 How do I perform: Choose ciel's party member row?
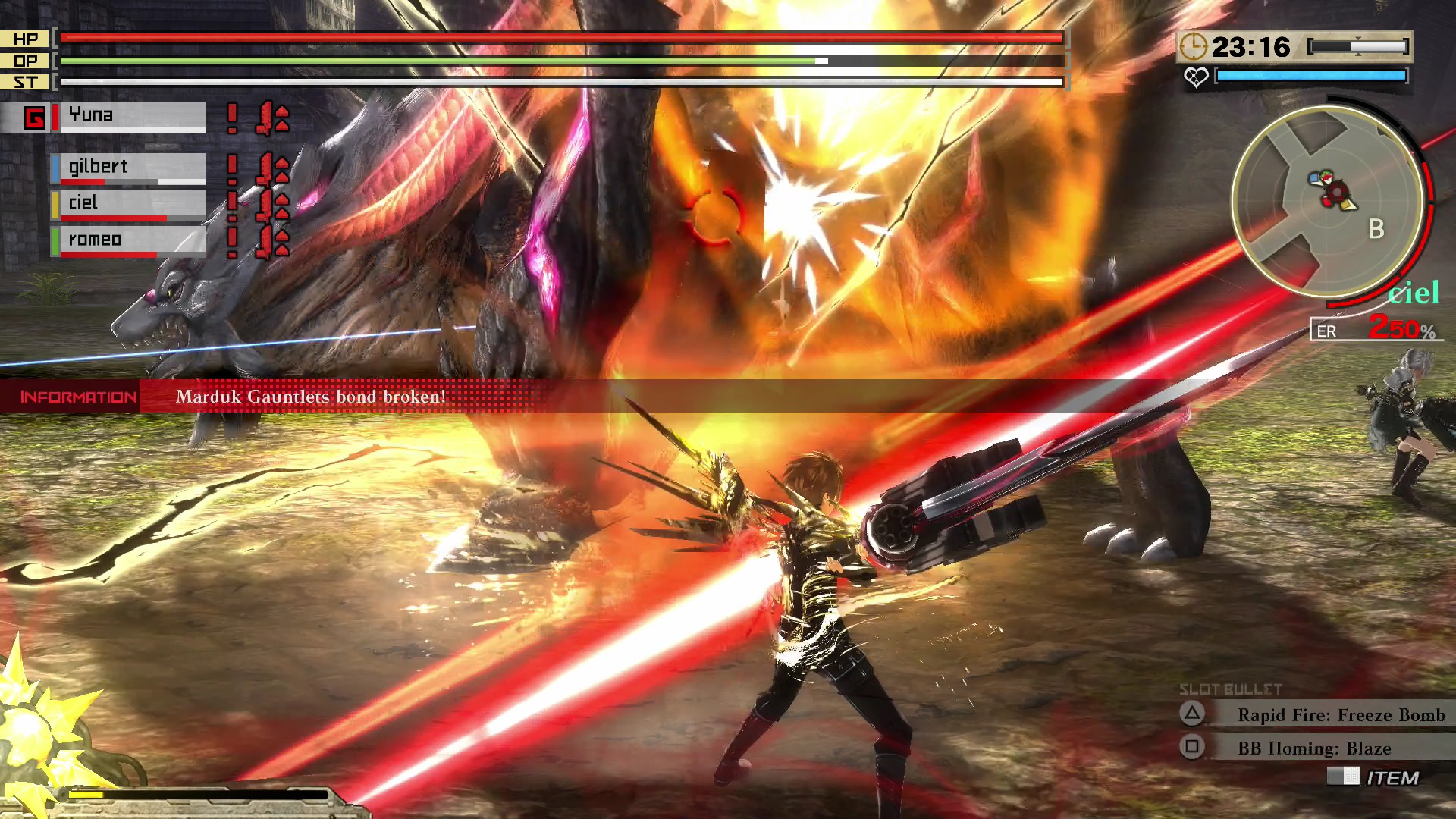129,203
